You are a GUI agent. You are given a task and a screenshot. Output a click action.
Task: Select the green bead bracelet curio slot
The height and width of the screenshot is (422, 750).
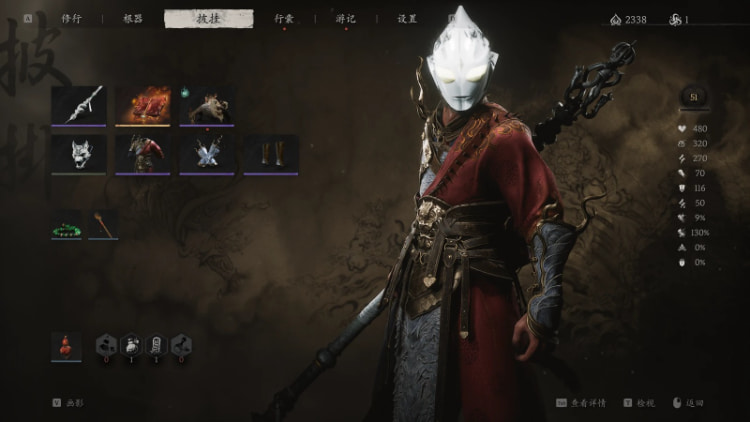[66, 226]
